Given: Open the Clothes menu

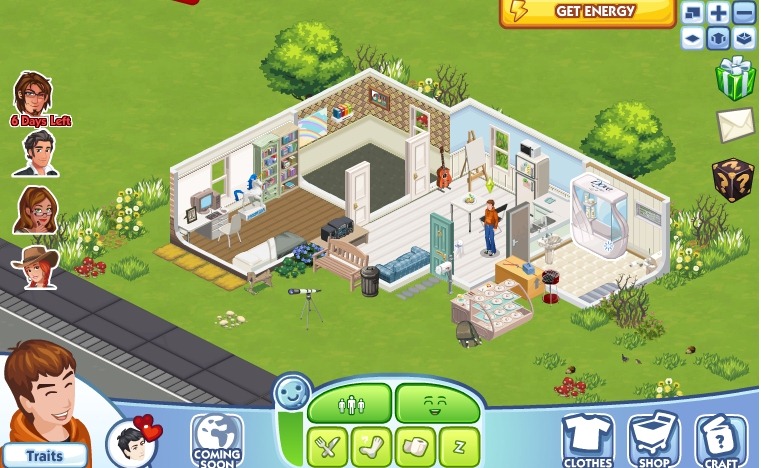Looking at the screenshot, I should click(x=588, y=441).
